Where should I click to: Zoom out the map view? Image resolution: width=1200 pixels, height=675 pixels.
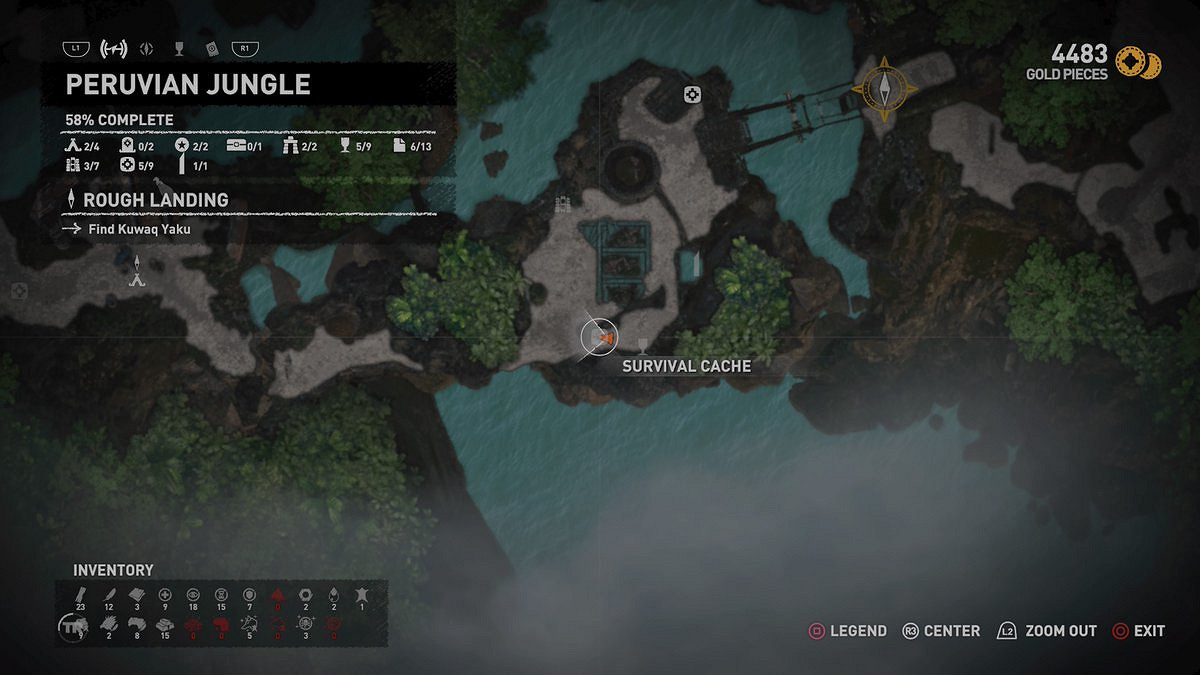coord(1047,631)
